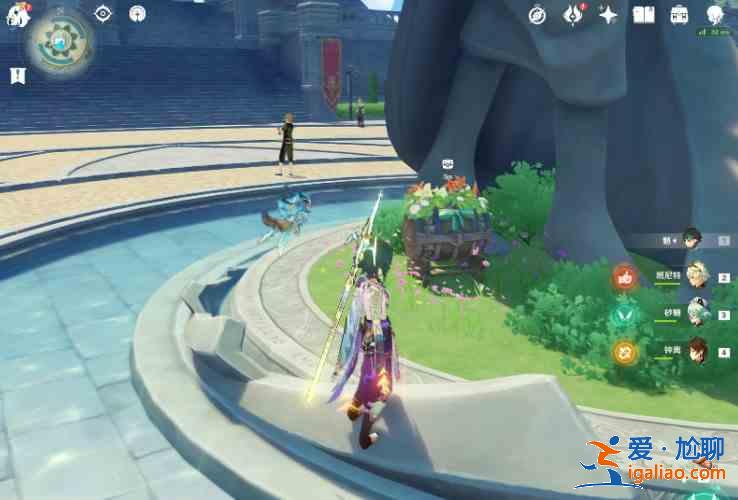The height and width of the screenshot is (500, 738).
Task: Open the quest tracker exclamation icon
Action: click(17, 75)
